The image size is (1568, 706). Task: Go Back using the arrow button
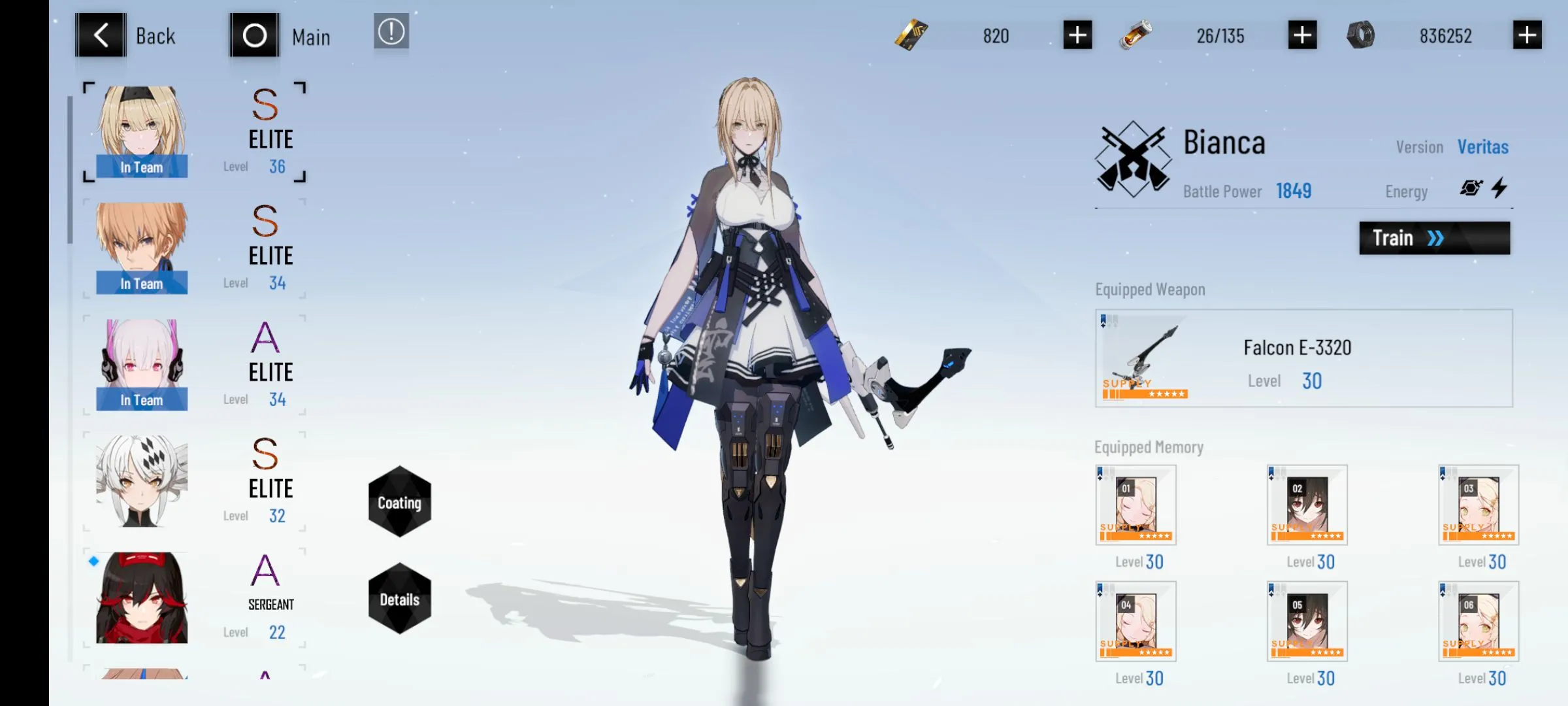click(x=100, y=34)
